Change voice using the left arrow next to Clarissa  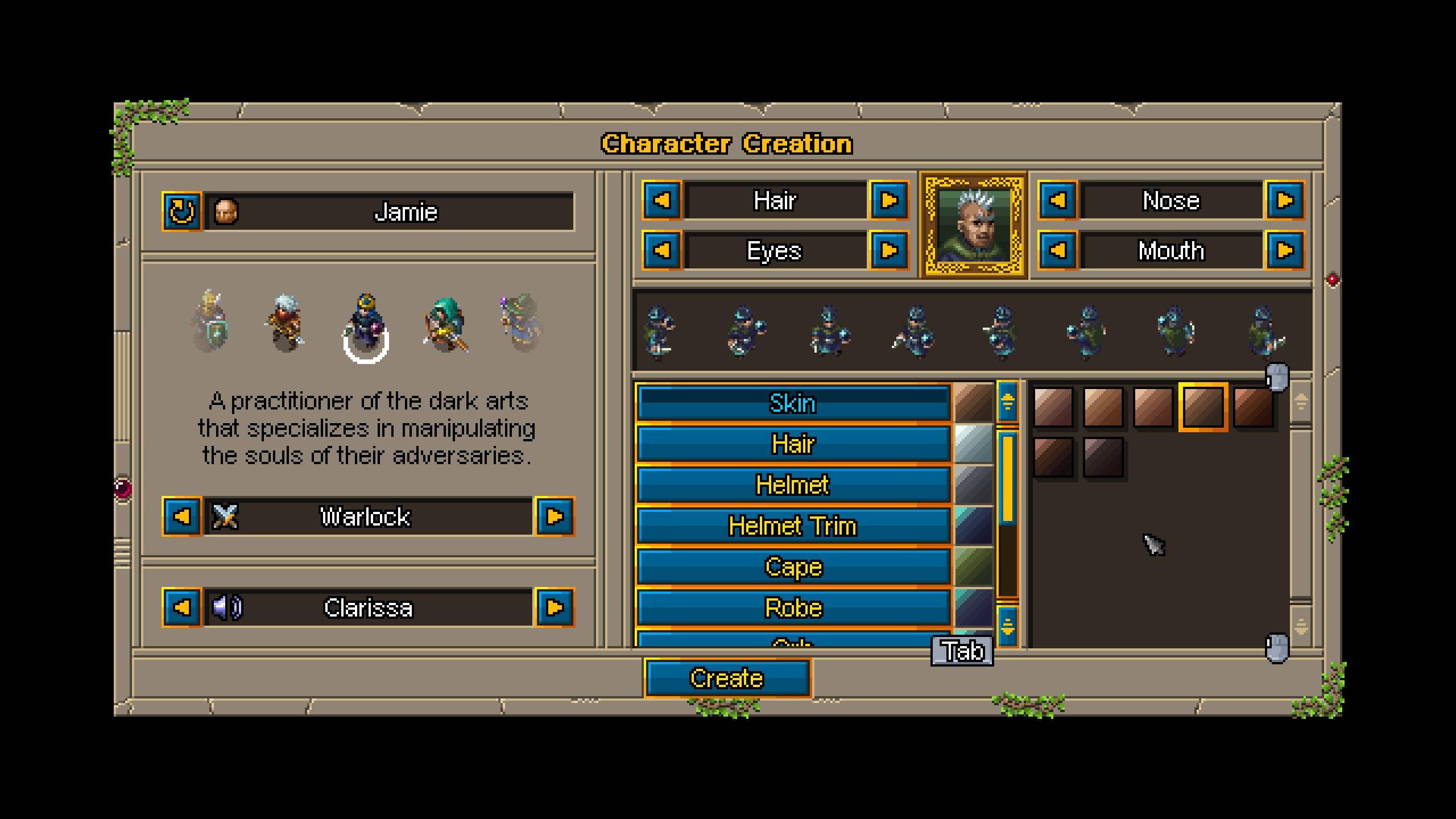182,609
